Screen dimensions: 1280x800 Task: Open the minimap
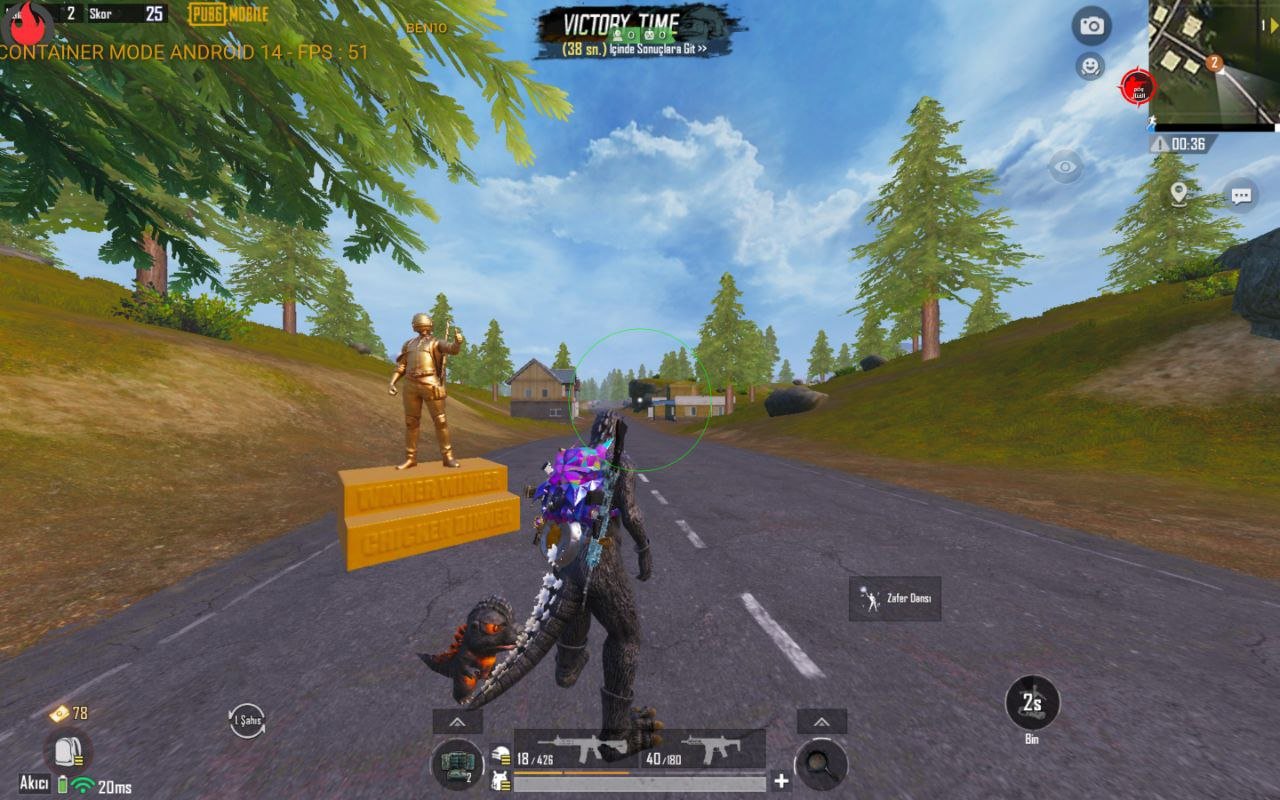pos(1213,60)
